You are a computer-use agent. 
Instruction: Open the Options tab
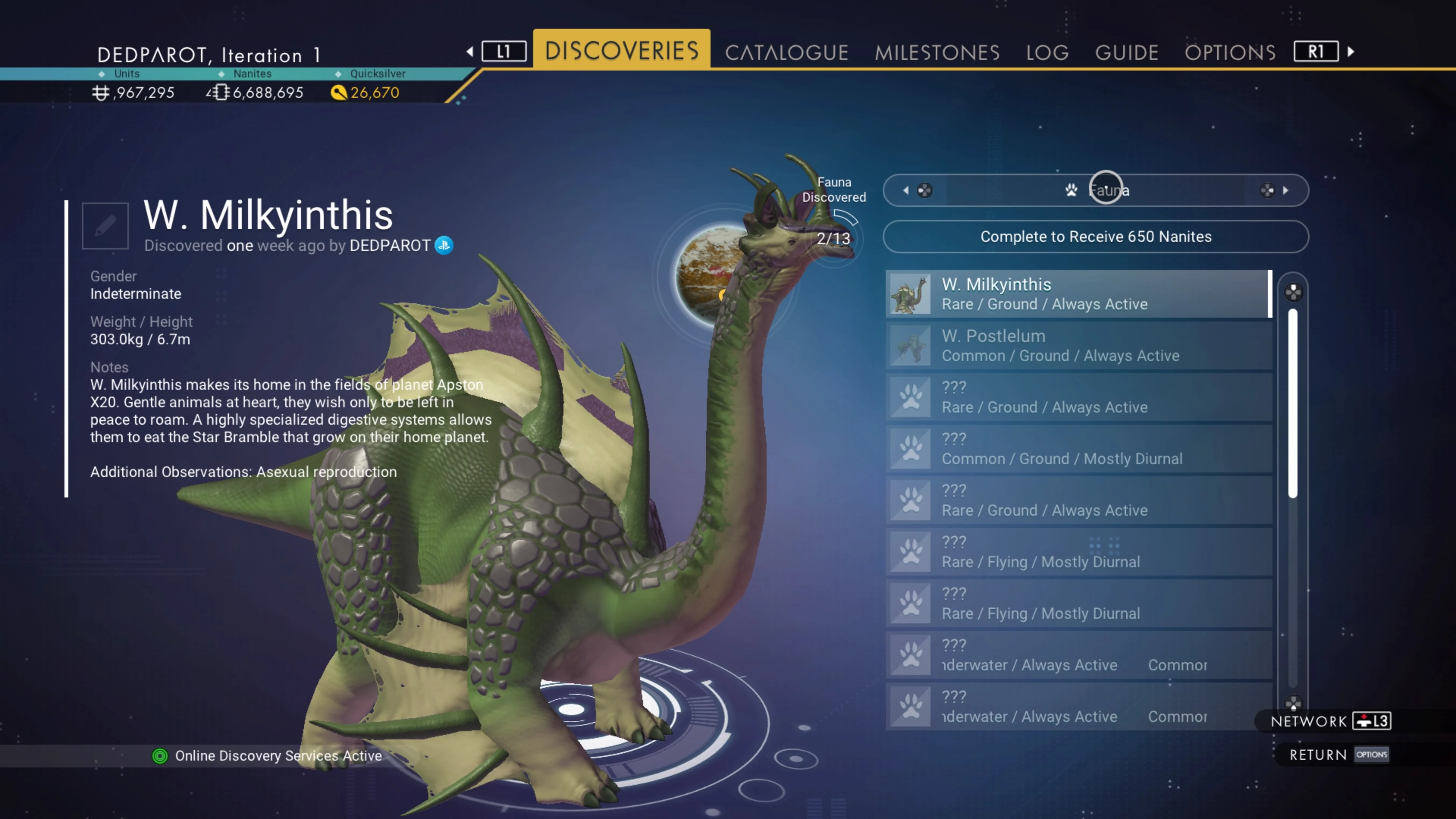[x=1230, y=53]
